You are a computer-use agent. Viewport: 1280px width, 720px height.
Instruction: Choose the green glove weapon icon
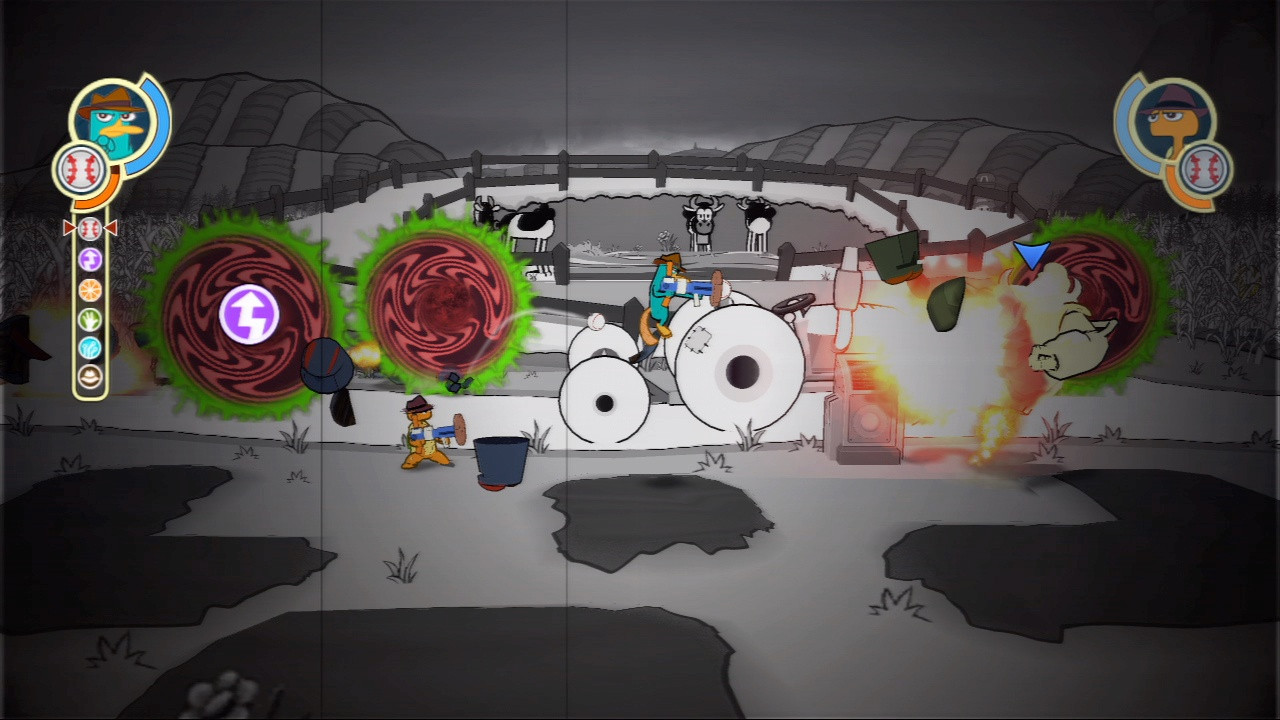tap(88, 318)
